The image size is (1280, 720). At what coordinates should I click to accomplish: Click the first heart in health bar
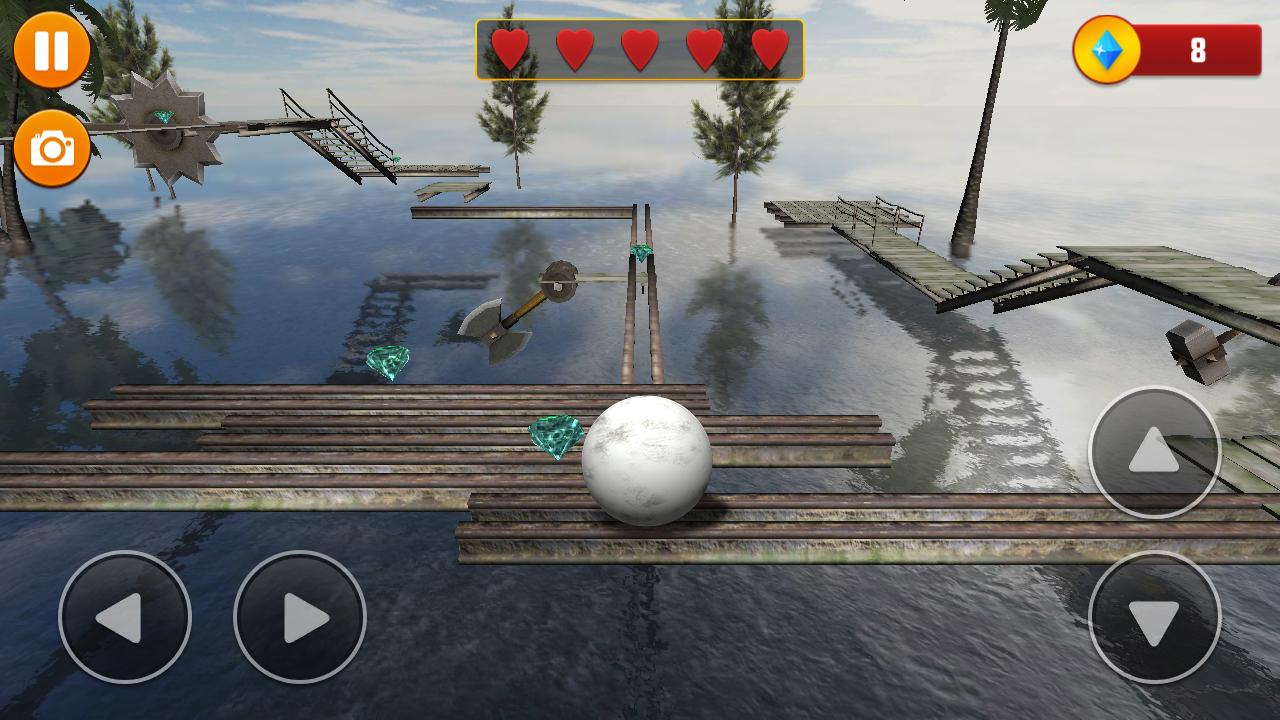pyautogui.click(x=508, y=46)
